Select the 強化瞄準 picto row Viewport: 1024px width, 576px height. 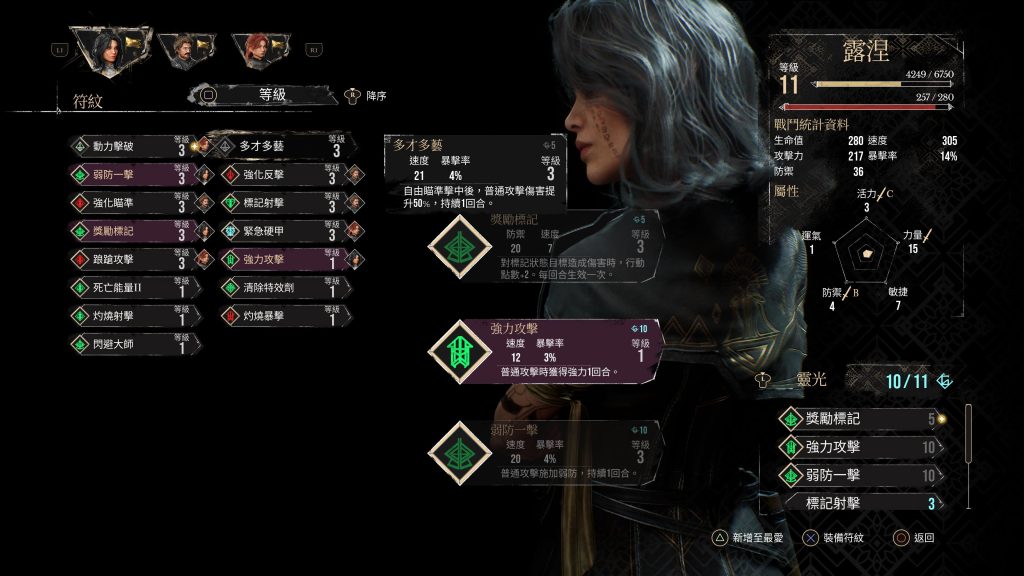pyautogui.click(x=130, y=204)
